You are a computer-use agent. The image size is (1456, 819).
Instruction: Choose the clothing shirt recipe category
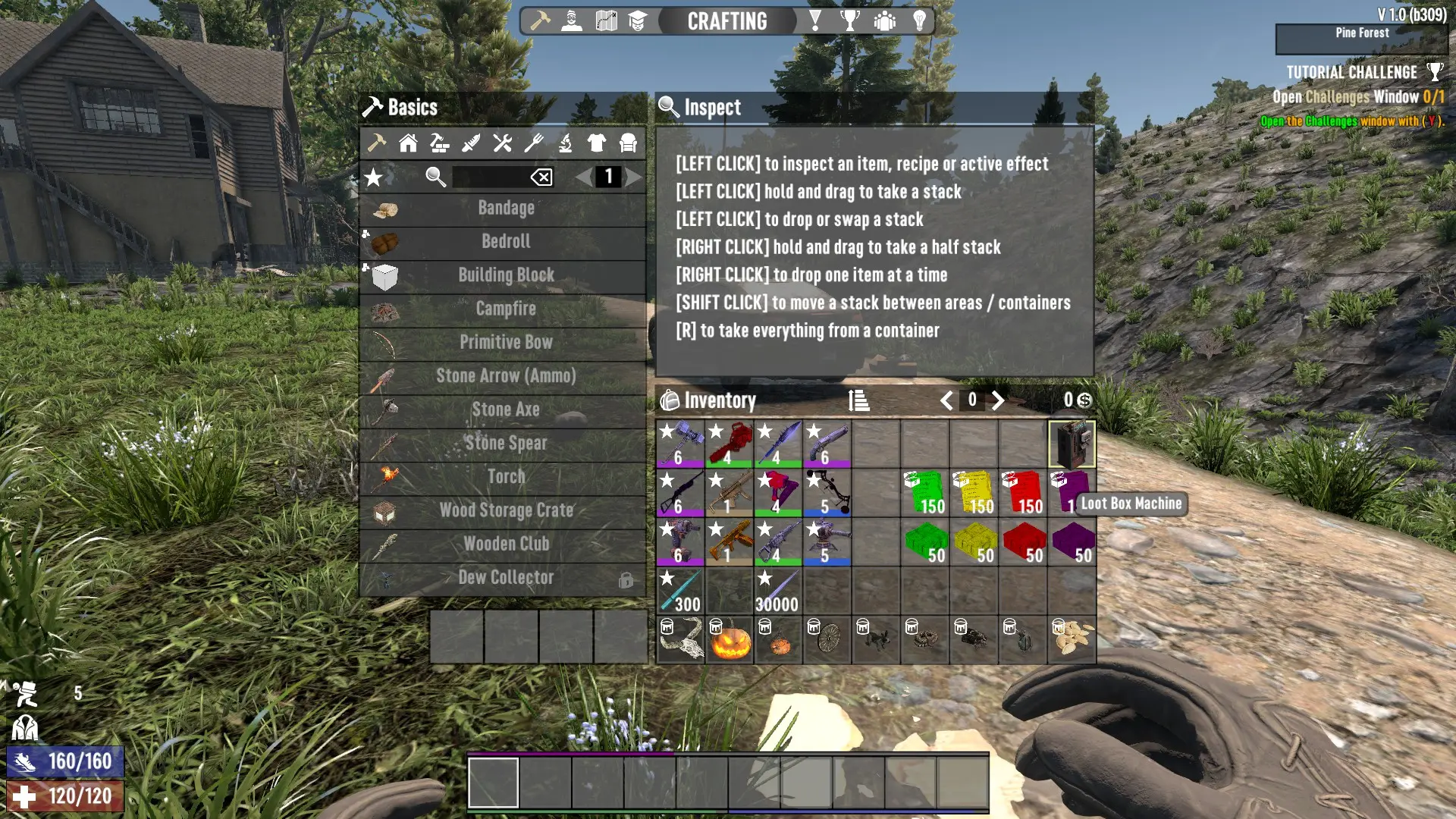[597, 143]
